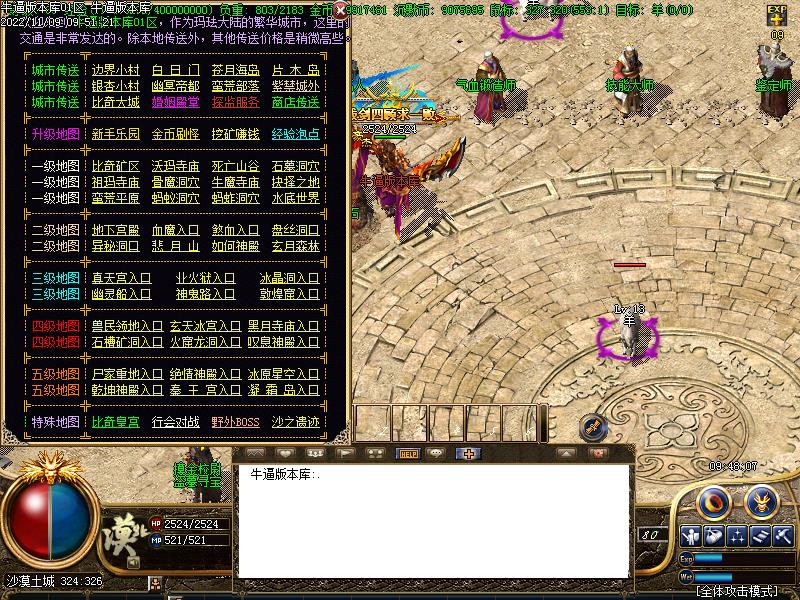Screen dimensions: 800x600
Task: Travel to 幽灵船入口
Action: point(121,294)
